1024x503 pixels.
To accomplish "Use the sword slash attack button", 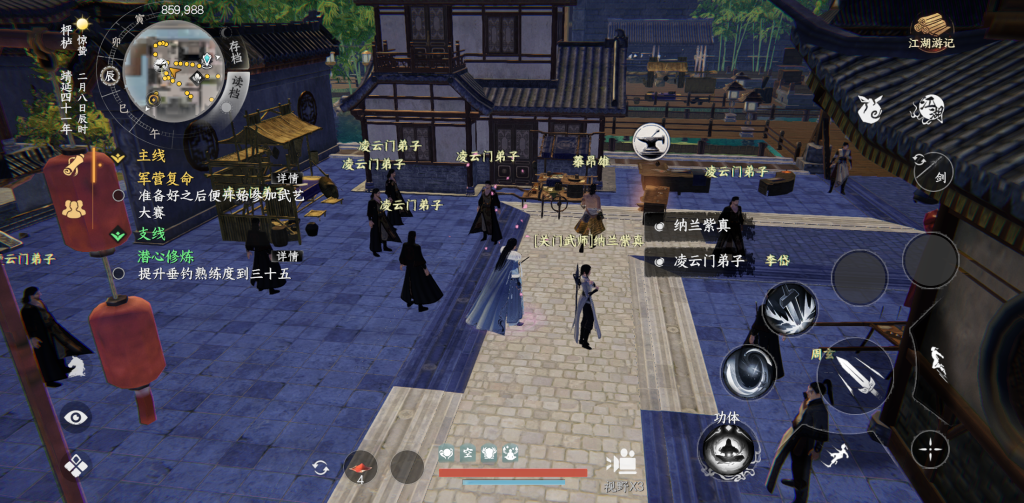I will pos(855,375).
